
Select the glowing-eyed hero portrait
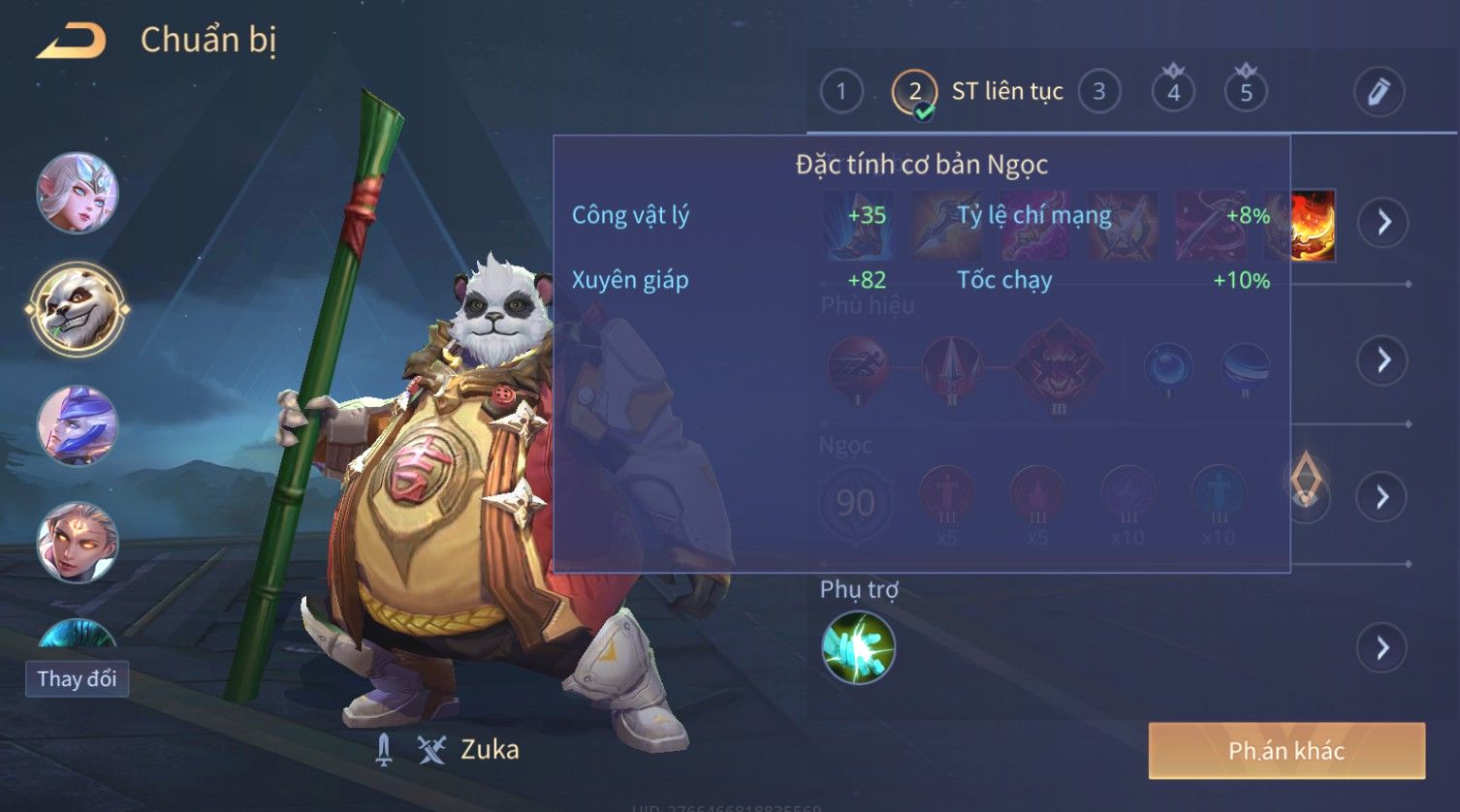[77, 542]
